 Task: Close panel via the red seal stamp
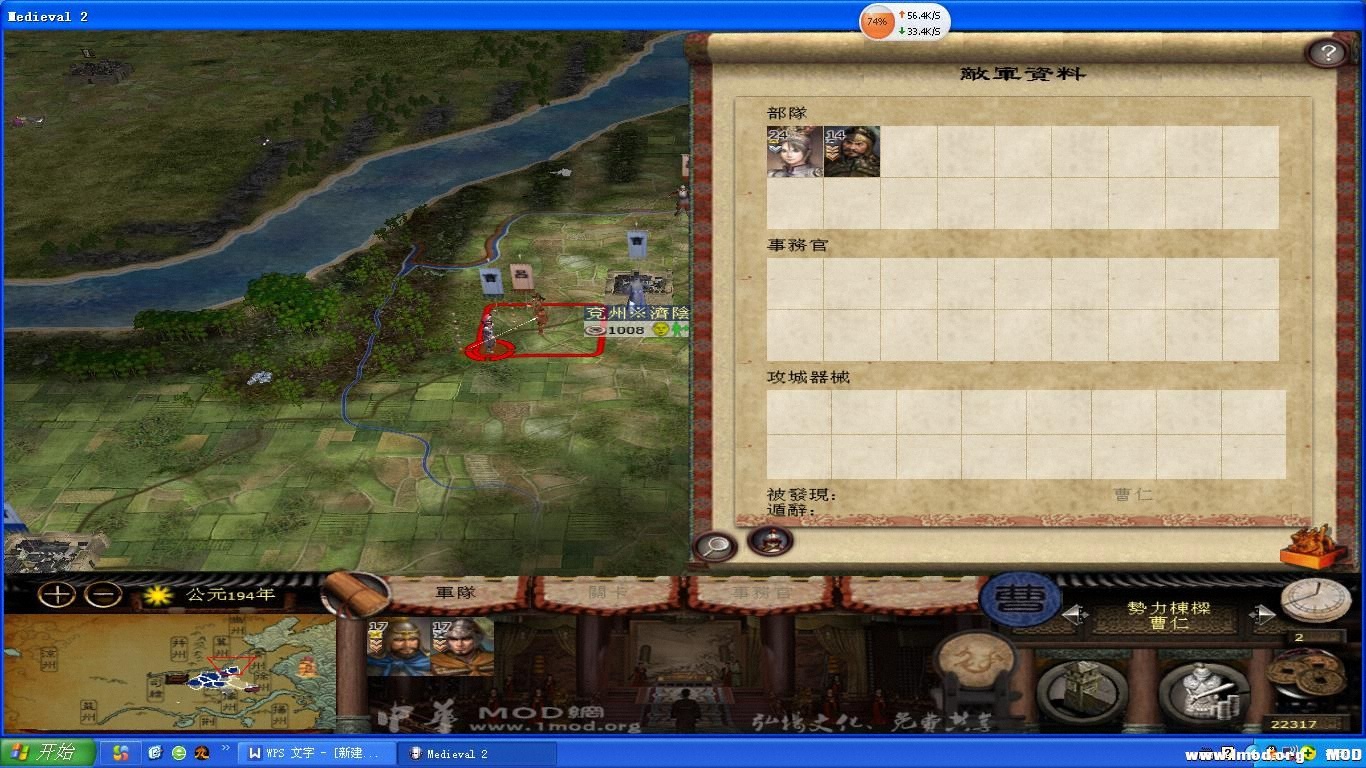pos(1313,547)
